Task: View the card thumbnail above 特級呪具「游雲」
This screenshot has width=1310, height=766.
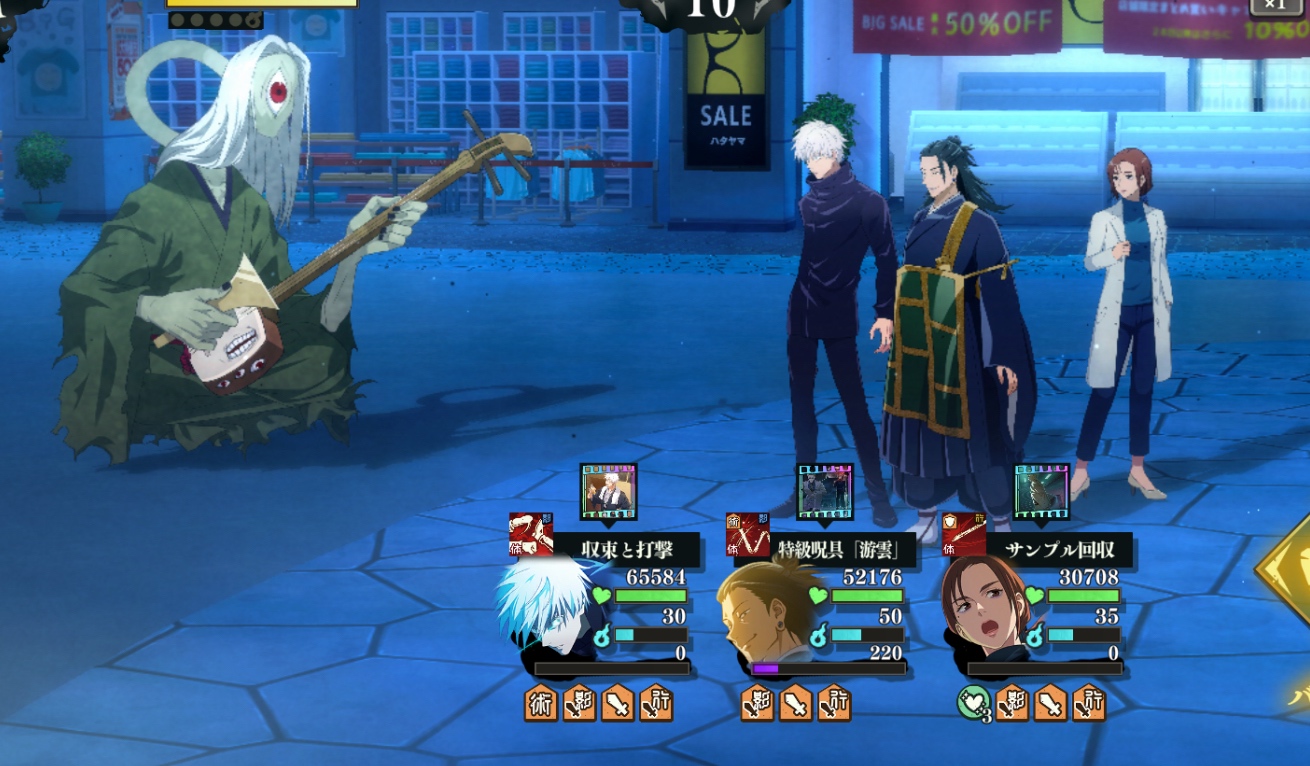Action: tap(825, 490)
